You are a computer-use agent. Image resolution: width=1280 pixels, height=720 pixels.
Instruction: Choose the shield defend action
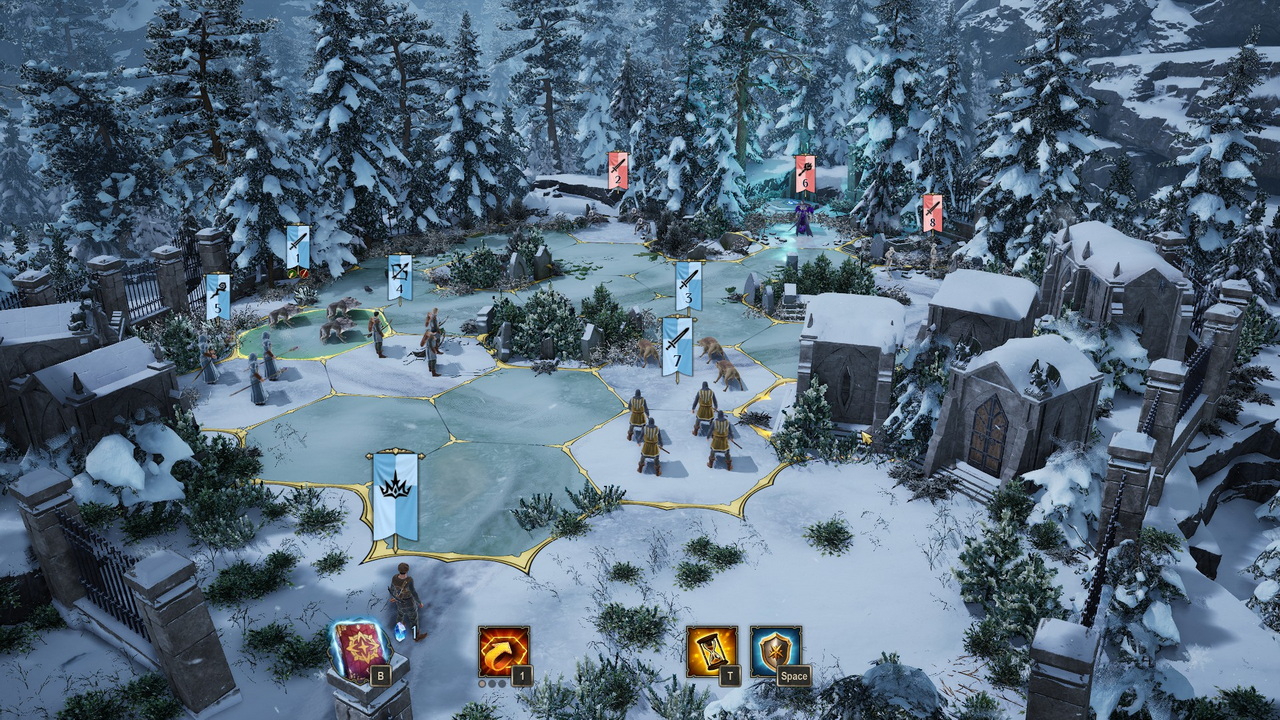(x=776, y=651)
